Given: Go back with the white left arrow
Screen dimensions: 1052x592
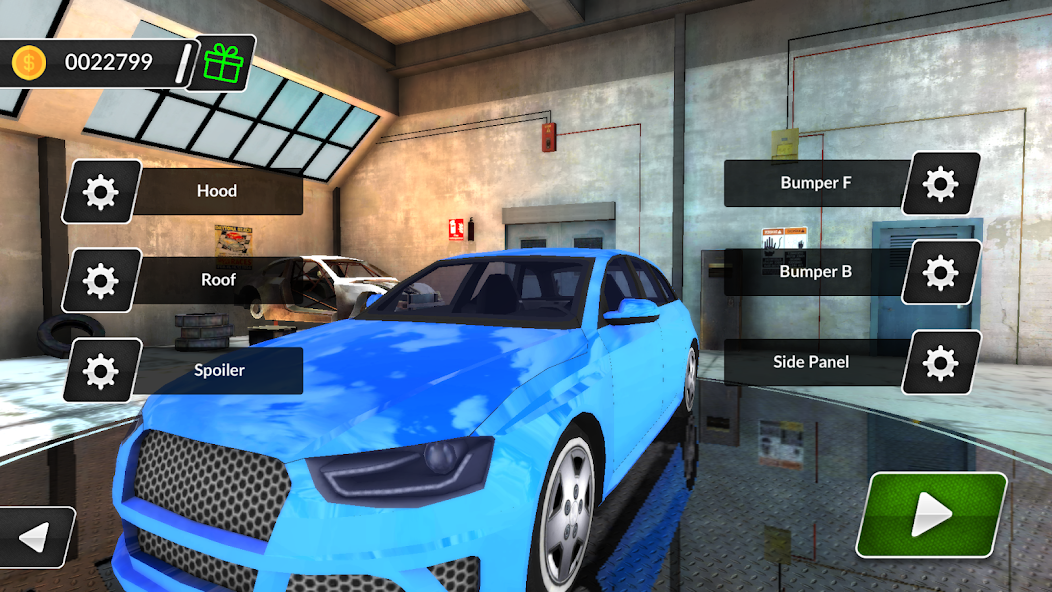Looking at the screenshot, I should point(36,538).
